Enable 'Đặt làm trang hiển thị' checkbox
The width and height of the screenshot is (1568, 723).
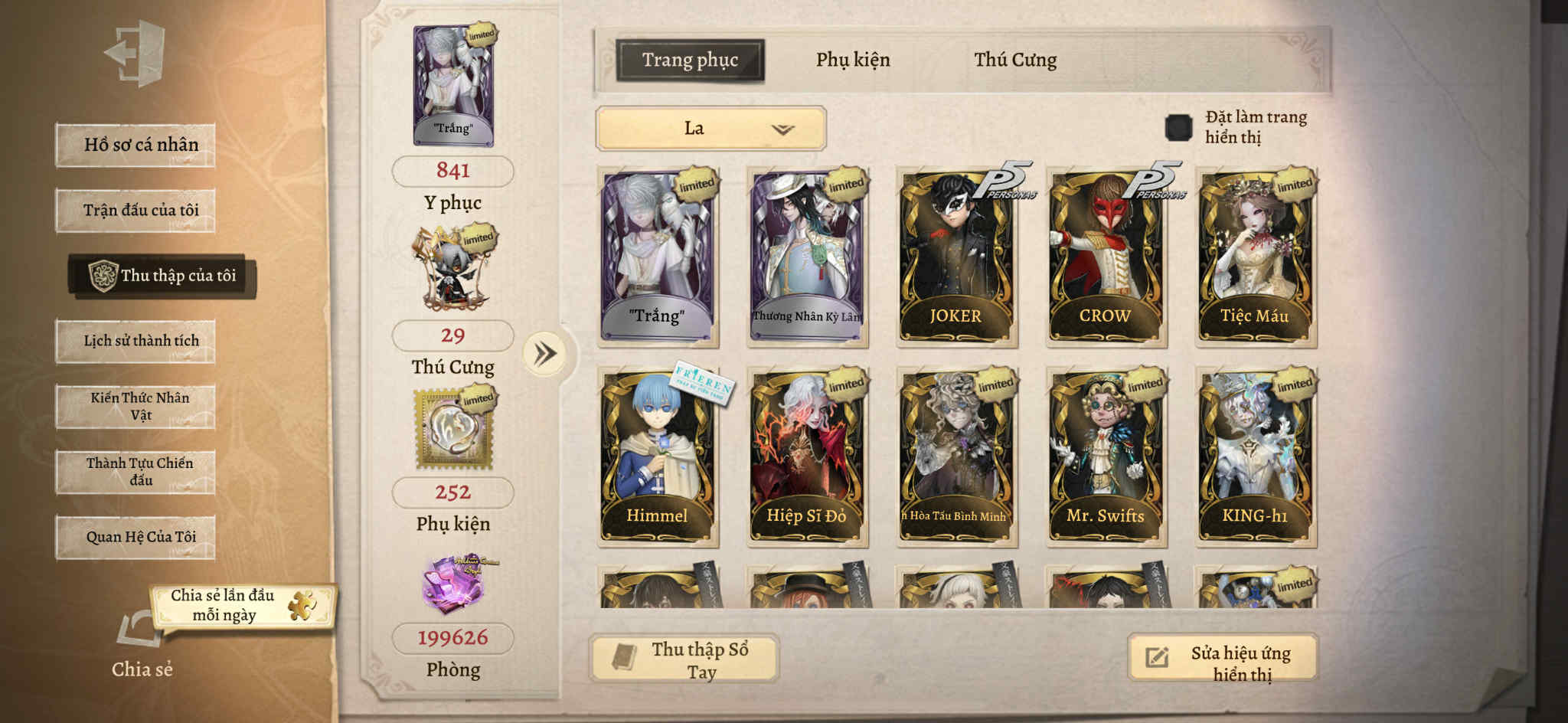[1179, 126]
